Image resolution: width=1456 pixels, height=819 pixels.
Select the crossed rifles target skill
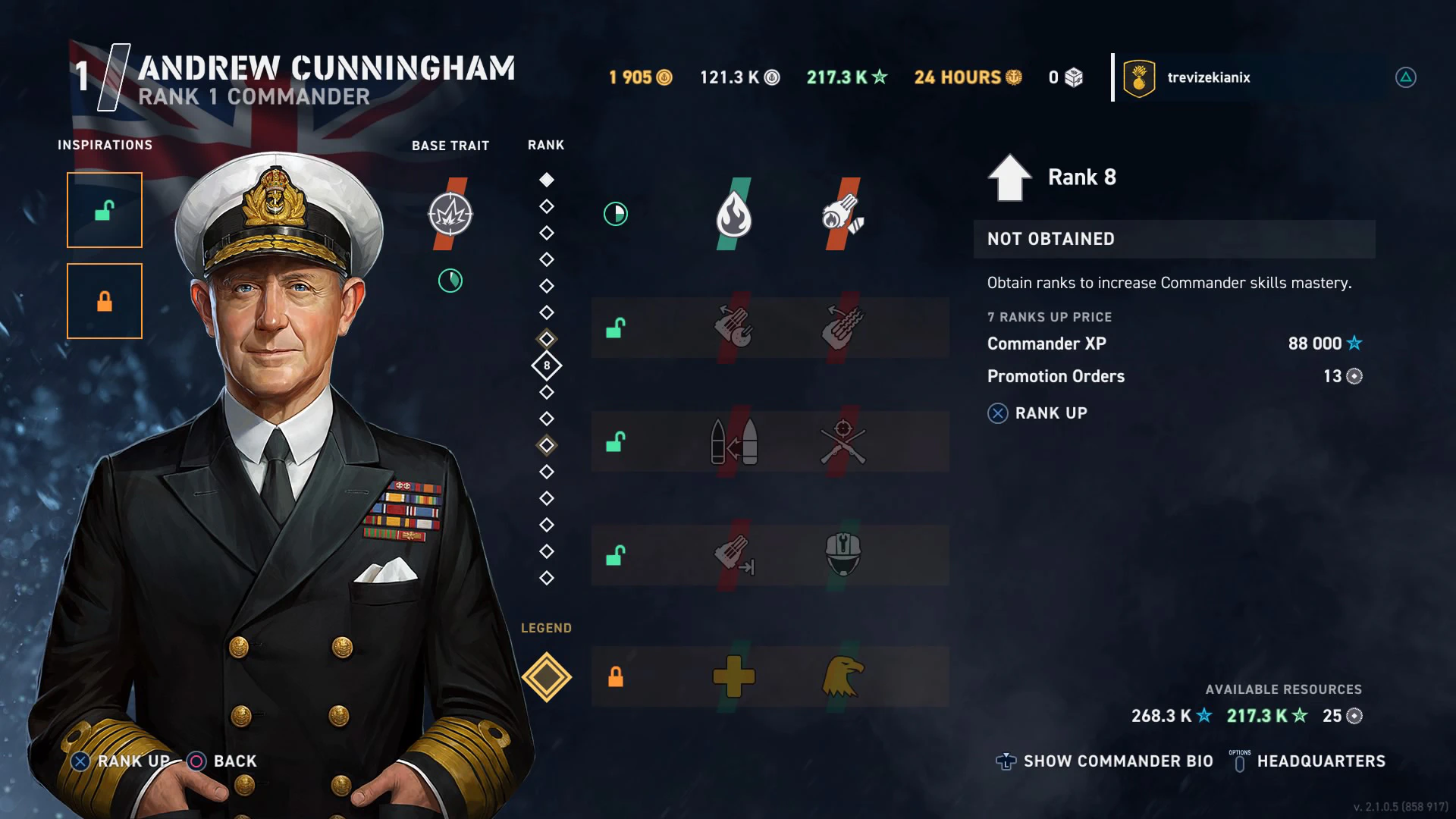click(843, 441)
